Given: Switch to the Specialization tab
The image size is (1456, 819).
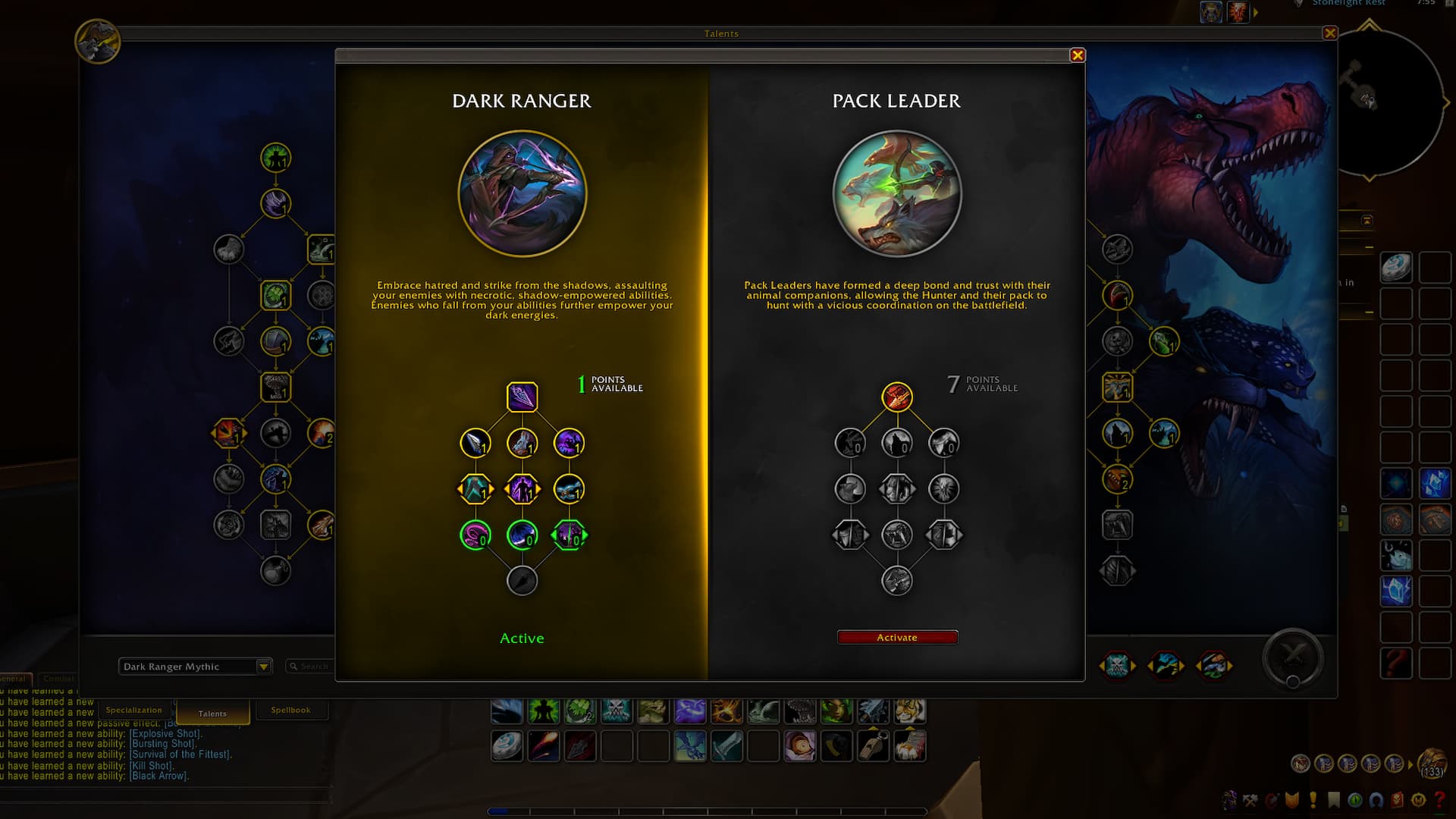Looking at the screenshot, I should [x=134, y=711].
